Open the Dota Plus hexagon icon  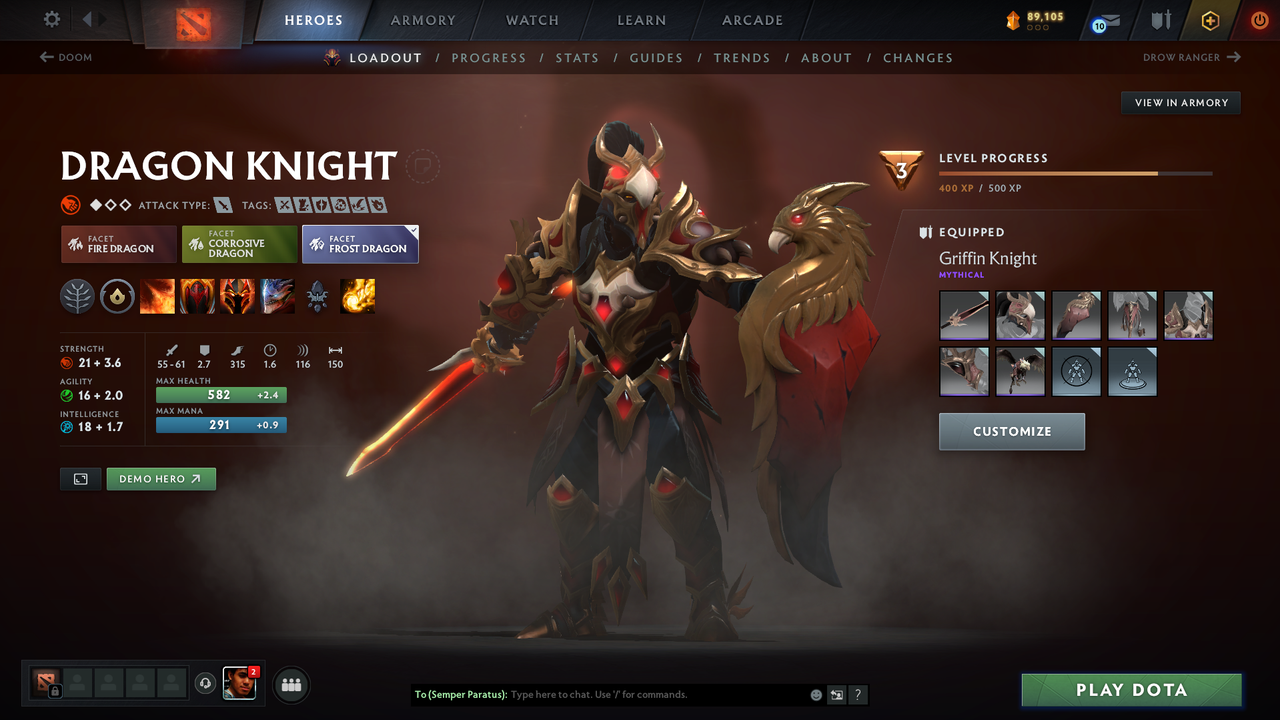point(1210,20)
